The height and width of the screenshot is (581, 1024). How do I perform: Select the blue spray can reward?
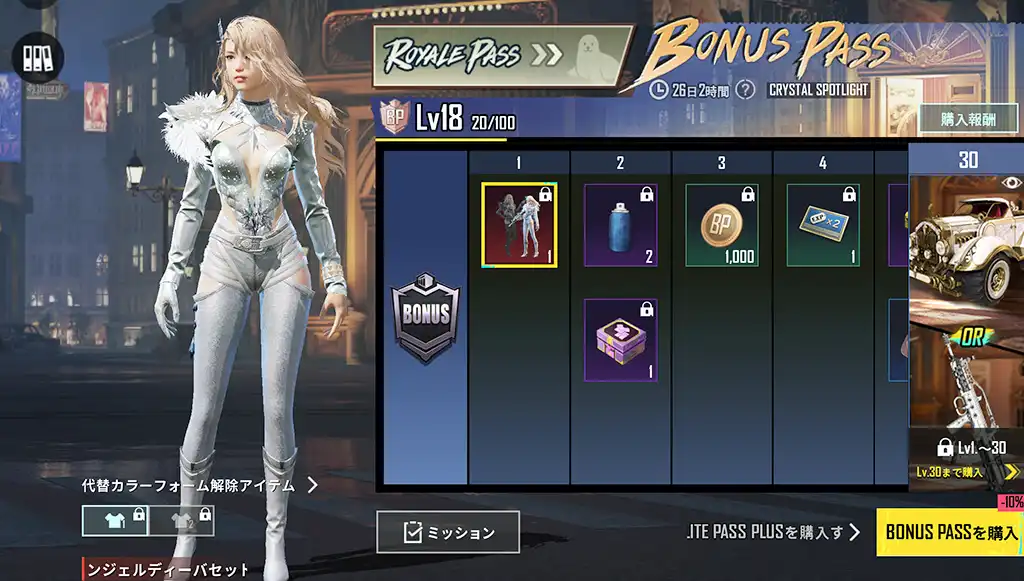click(621, 224)
